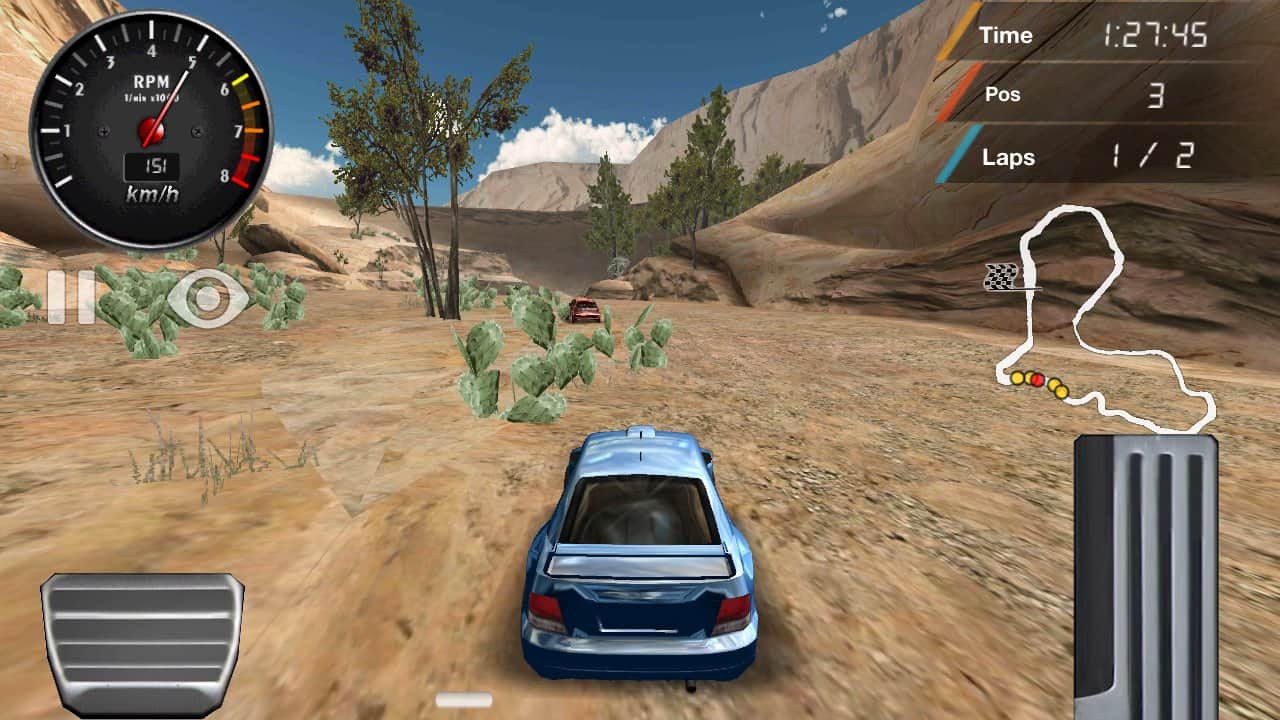Toggle the camera view eye icon

207,298
